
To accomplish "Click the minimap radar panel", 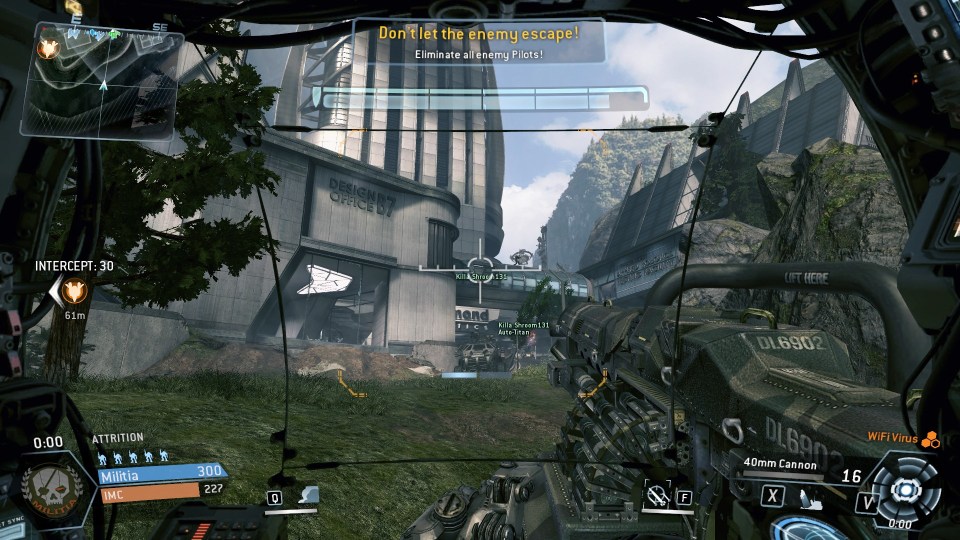I will [102, 82].
